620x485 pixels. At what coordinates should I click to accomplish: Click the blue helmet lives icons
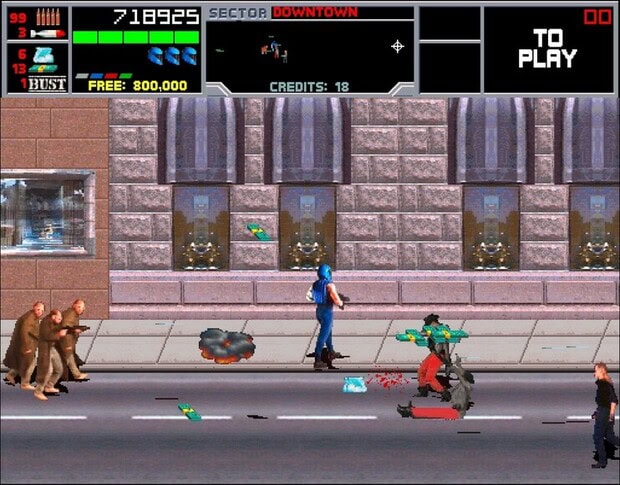172,55
